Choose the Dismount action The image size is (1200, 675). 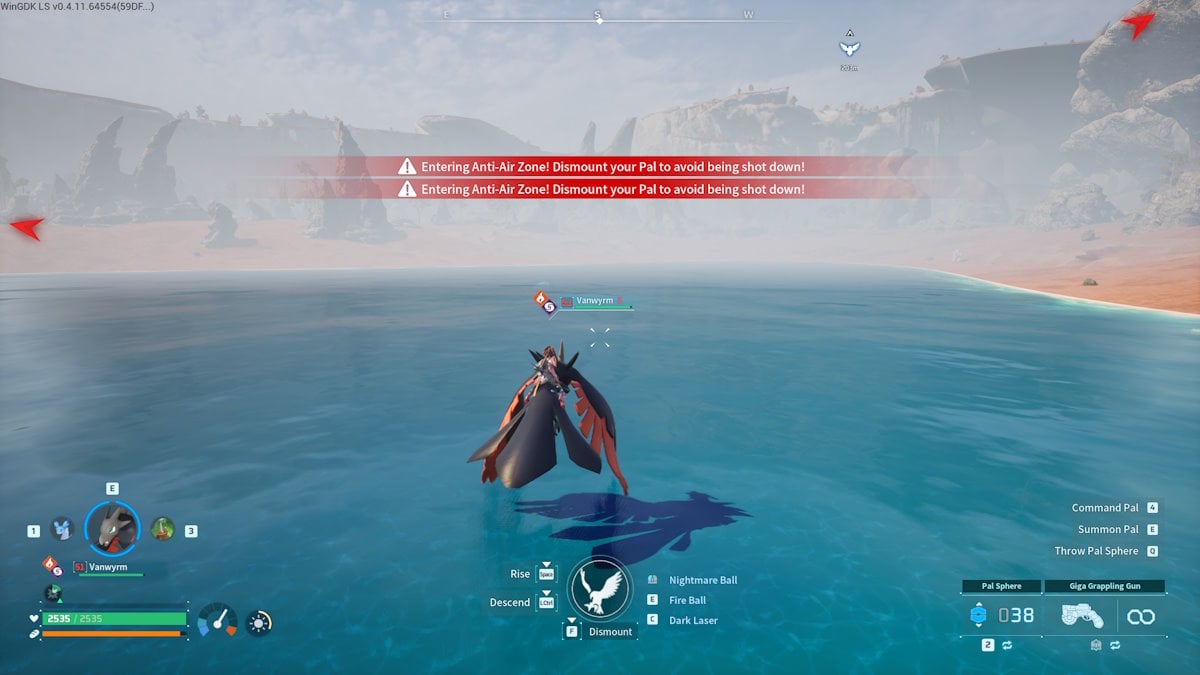pos(609,632)
